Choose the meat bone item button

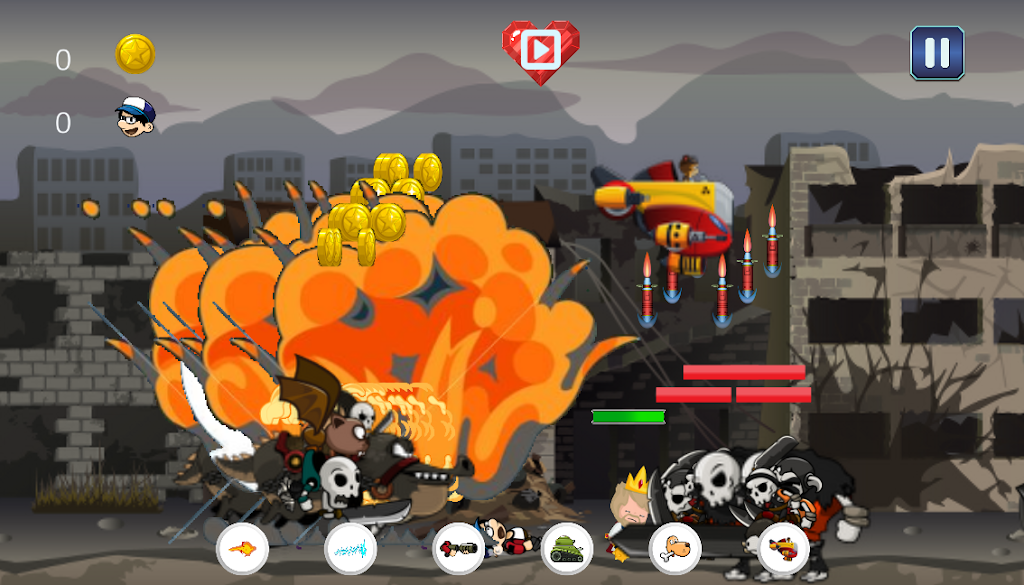675,548
